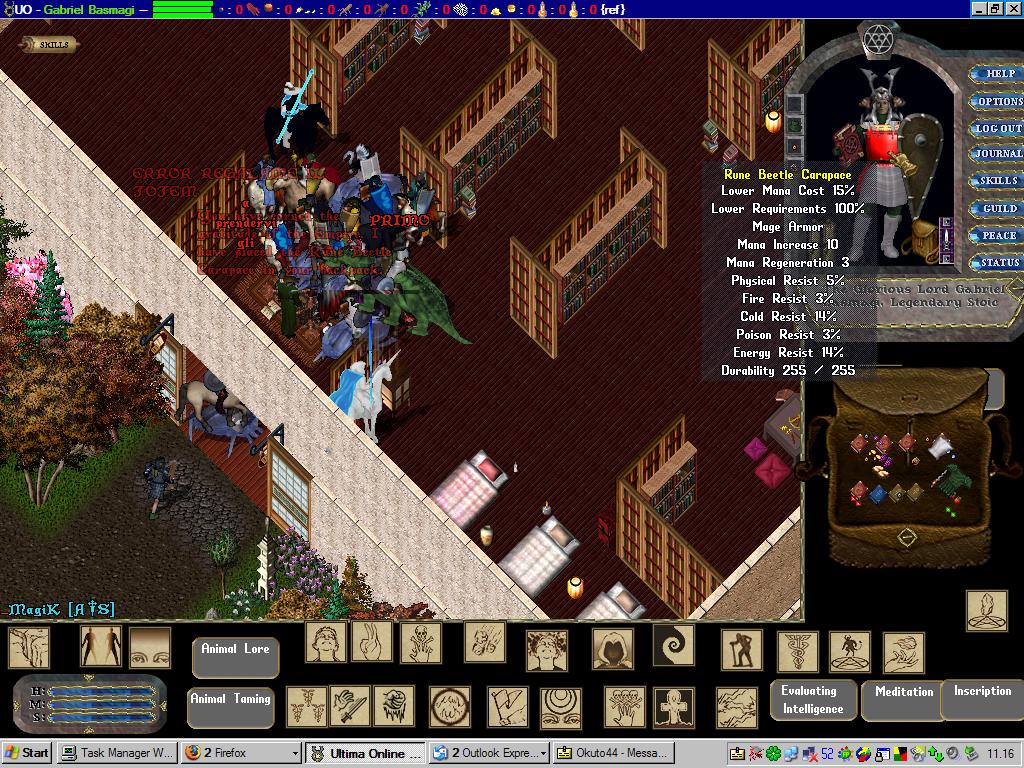
Task: Open the backpack on the paperdoll
Action: pyautogui.click(x=925, y=241)
